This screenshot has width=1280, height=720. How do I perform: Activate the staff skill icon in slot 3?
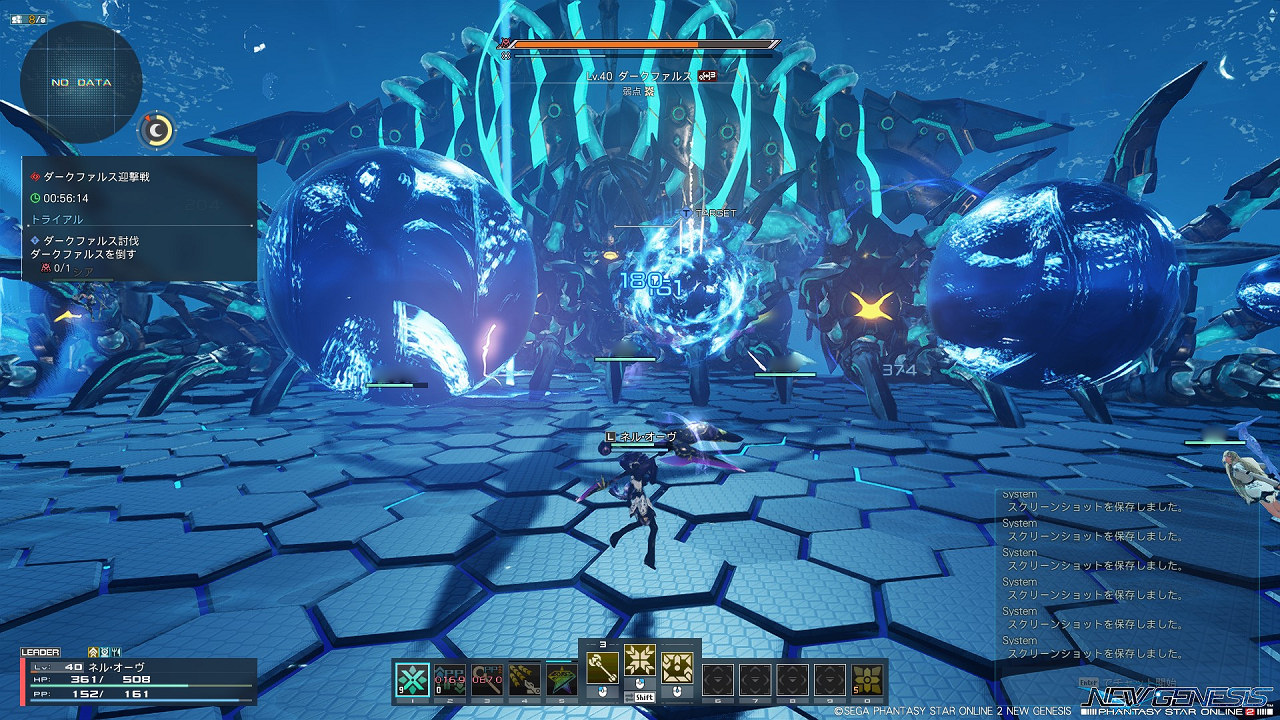pos(487,679)
